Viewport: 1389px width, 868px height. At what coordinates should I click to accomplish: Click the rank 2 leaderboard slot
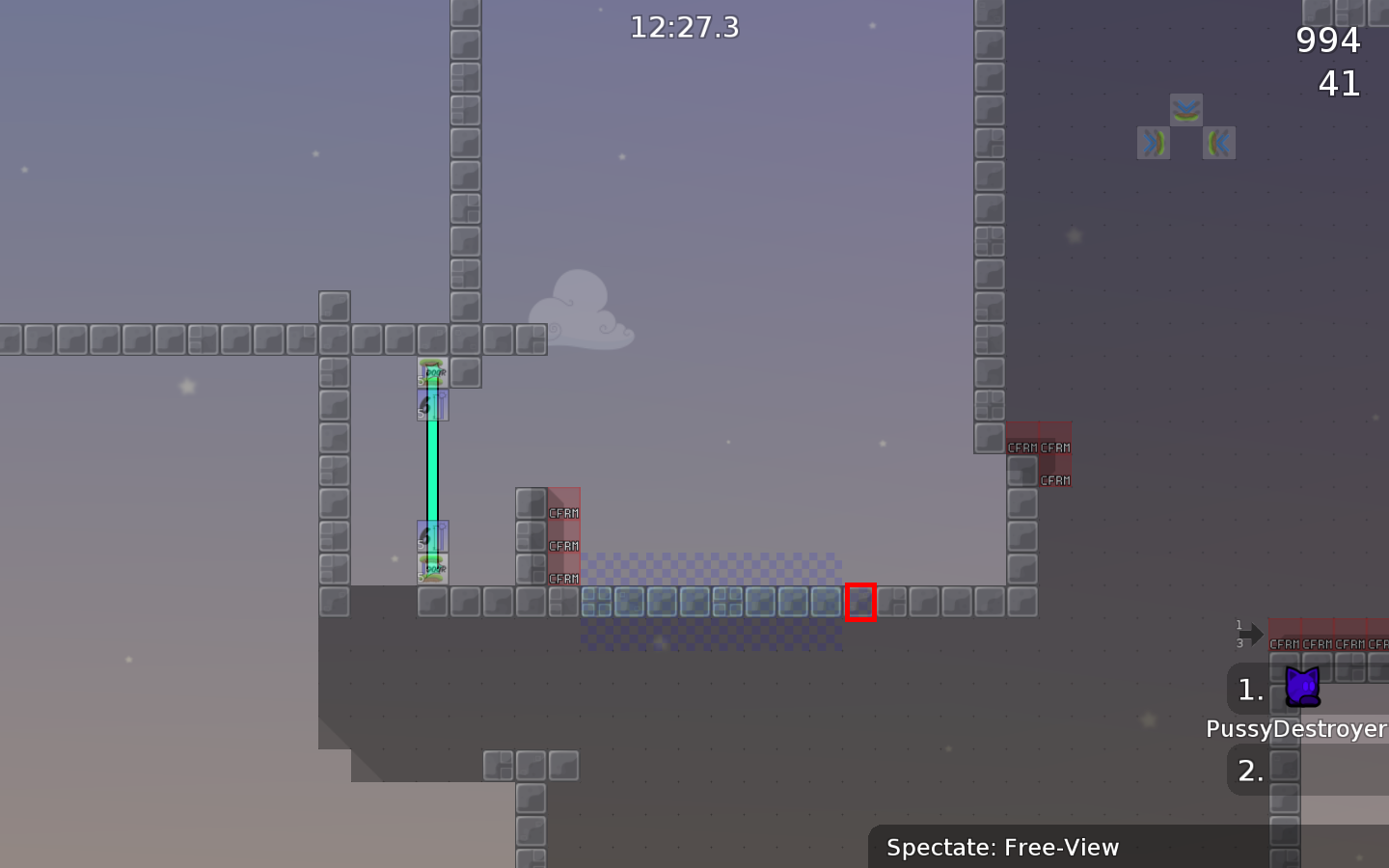pos(1249,771)
